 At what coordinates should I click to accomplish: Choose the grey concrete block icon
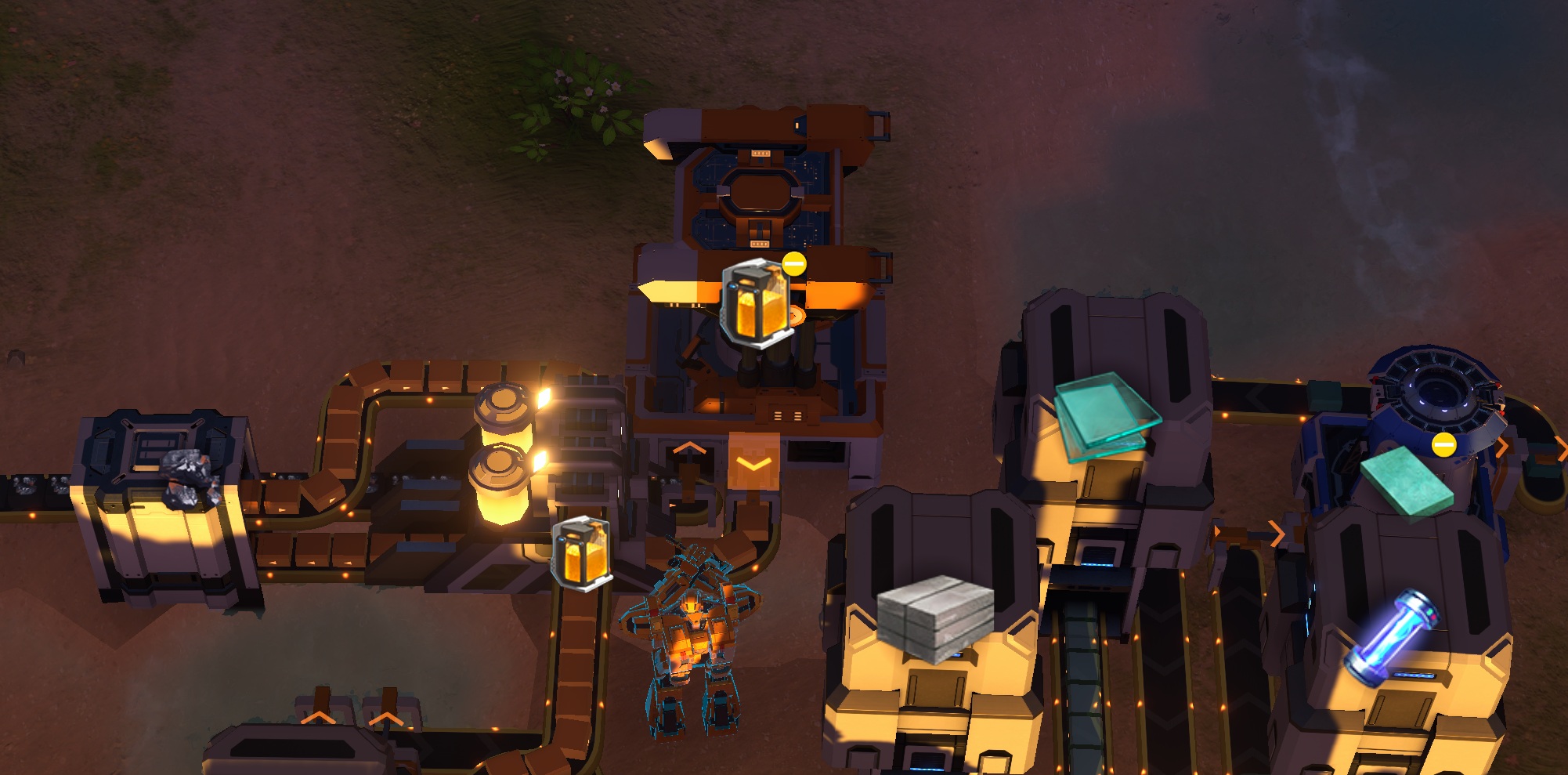click(934, 617)
